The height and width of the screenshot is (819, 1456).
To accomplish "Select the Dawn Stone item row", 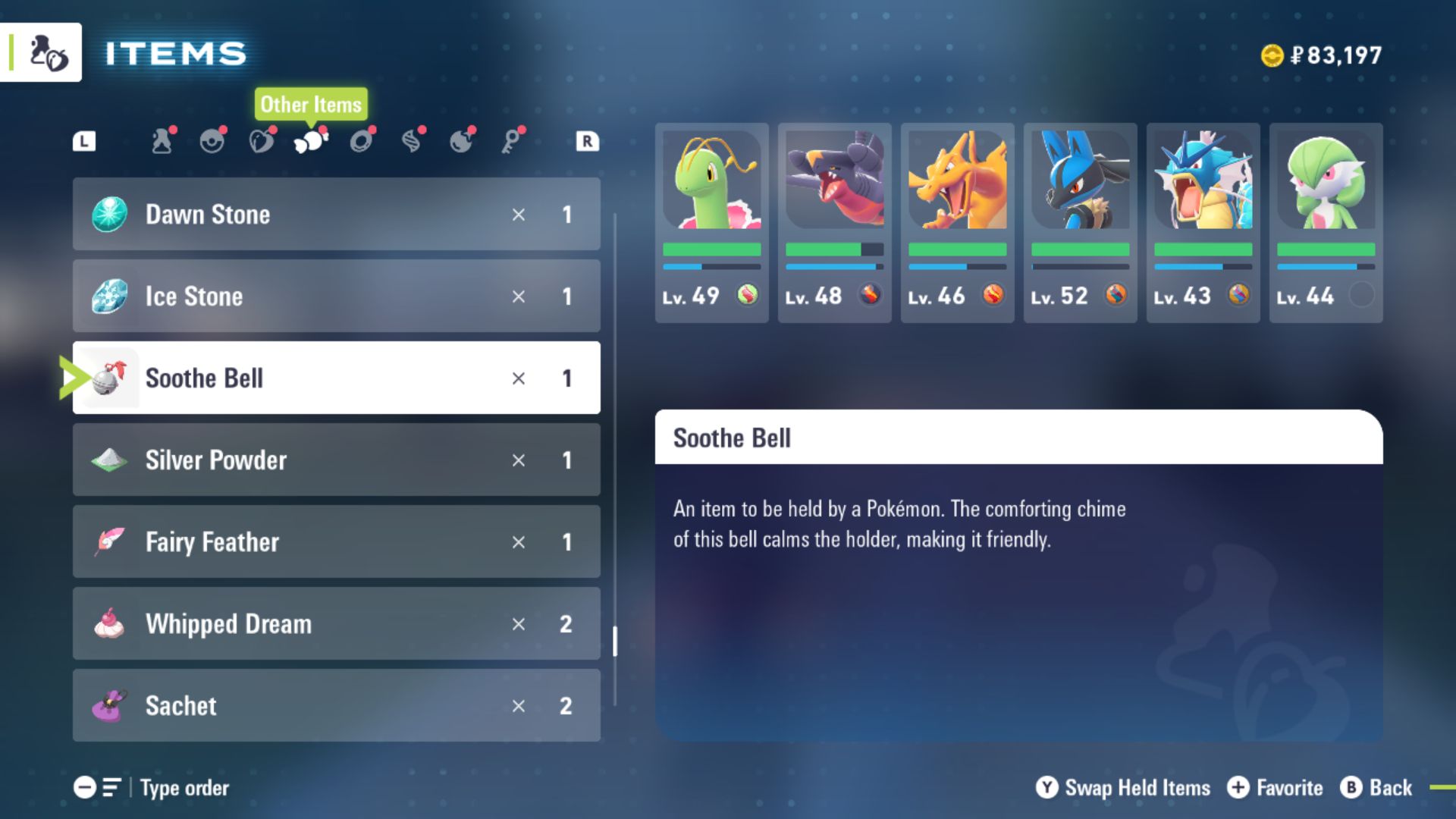I will 336,215.
